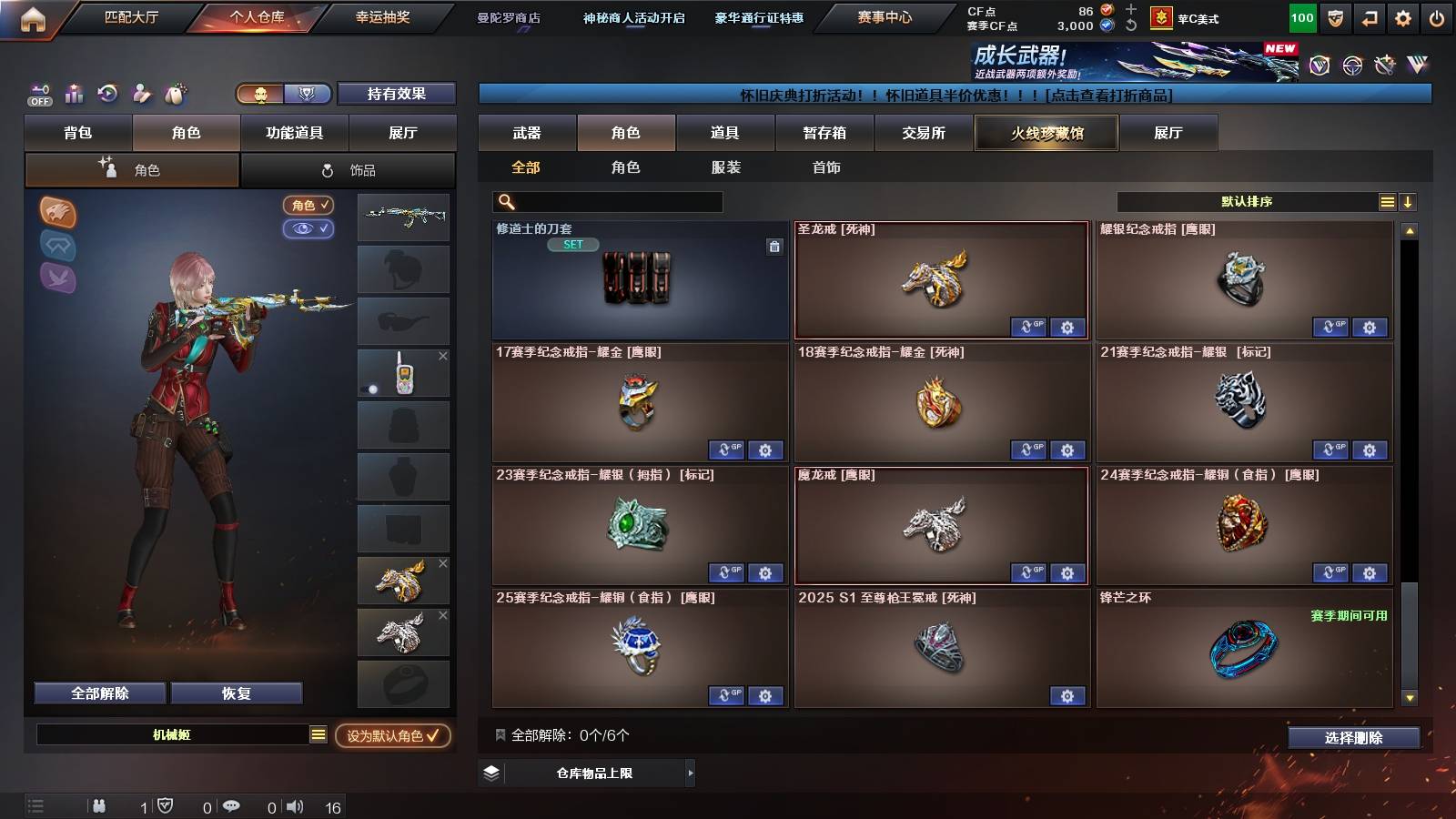This screenshot has width=1456, height=819.
Task: Click the slider beside the walkie-talkie item
Action: pyautogui.click(x=372, y=389)
